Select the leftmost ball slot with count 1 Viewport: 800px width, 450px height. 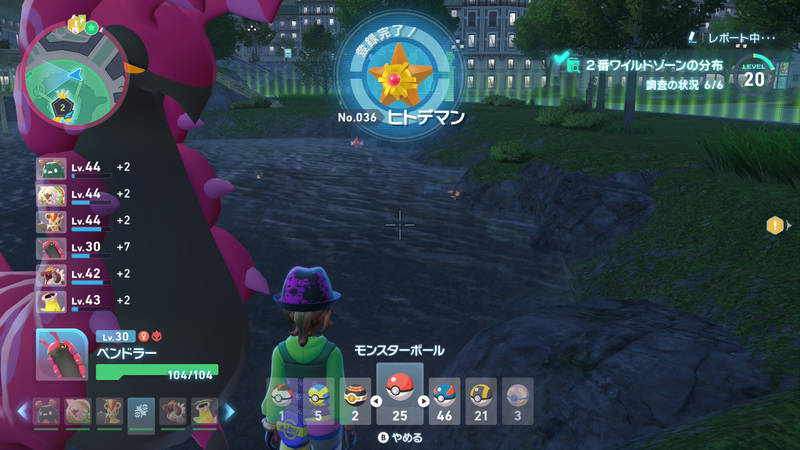[282, 400]
